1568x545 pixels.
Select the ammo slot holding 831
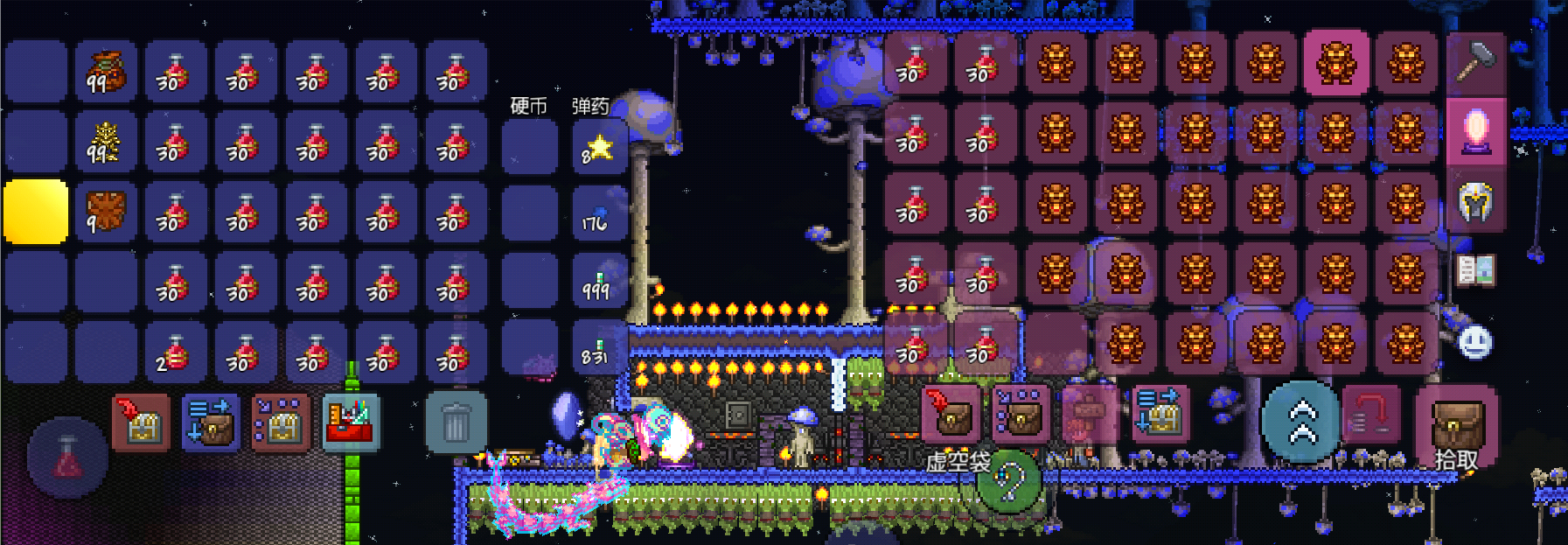598,350
